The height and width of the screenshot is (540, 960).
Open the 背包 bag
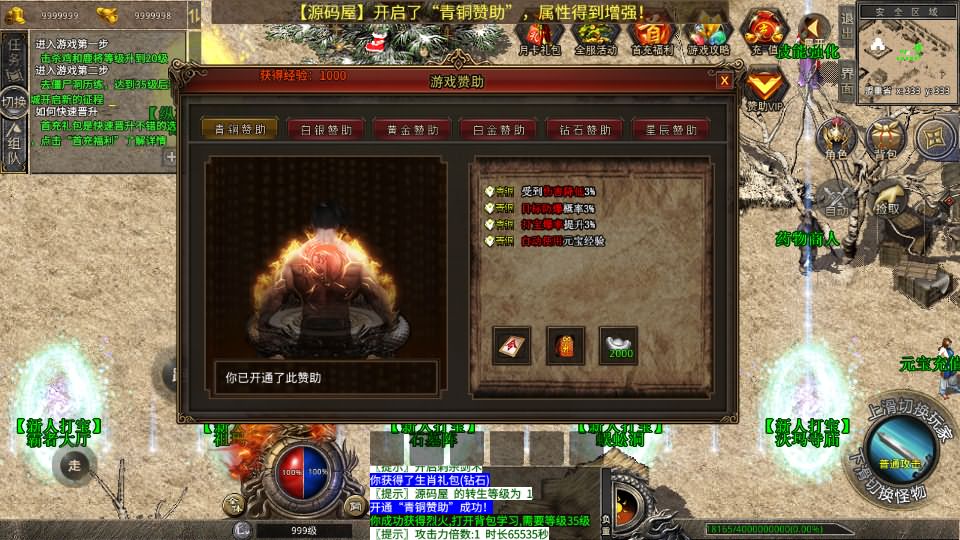coord(886,138)
